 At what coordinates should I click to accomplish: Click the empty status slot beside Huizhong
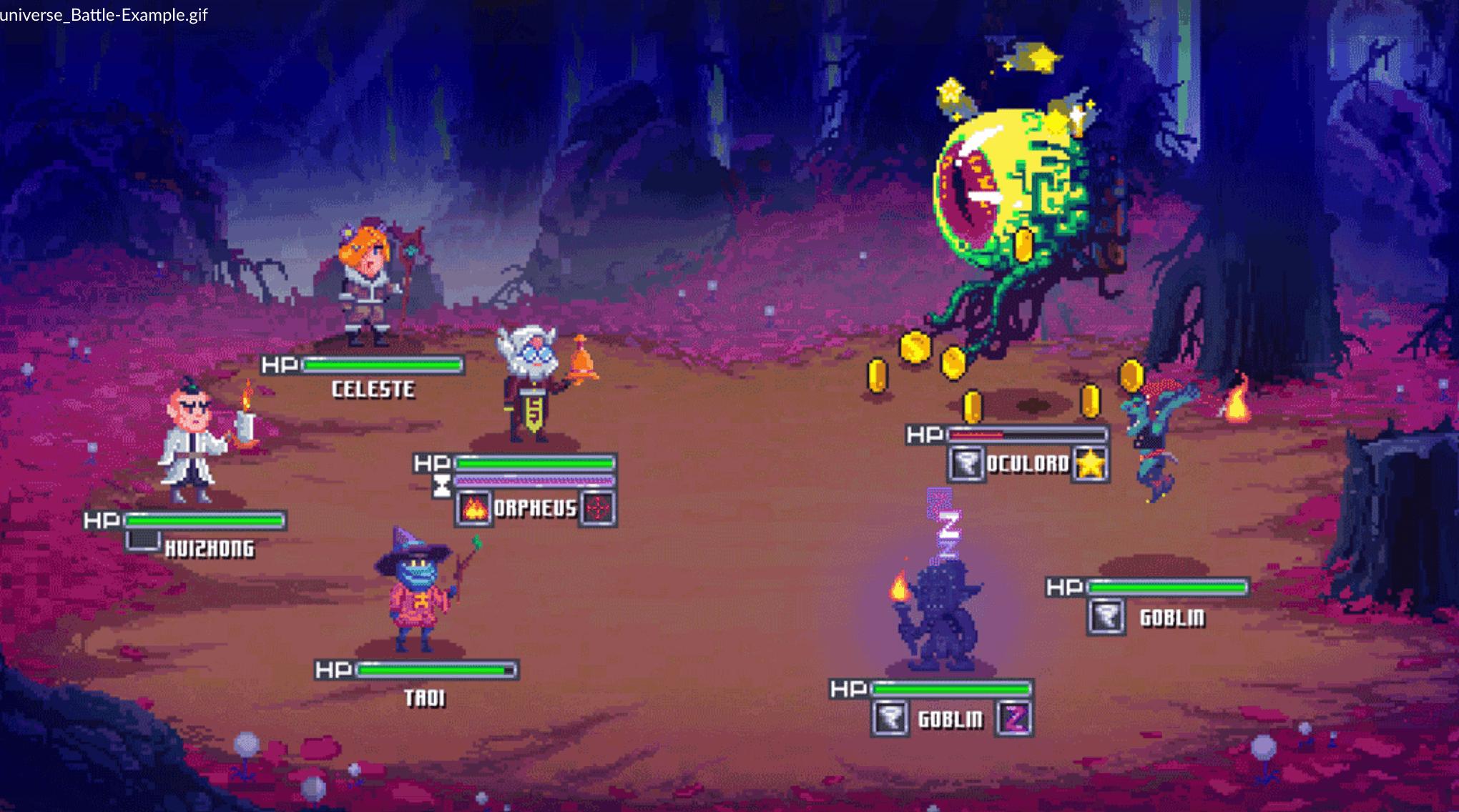click(x=142, y=541)
